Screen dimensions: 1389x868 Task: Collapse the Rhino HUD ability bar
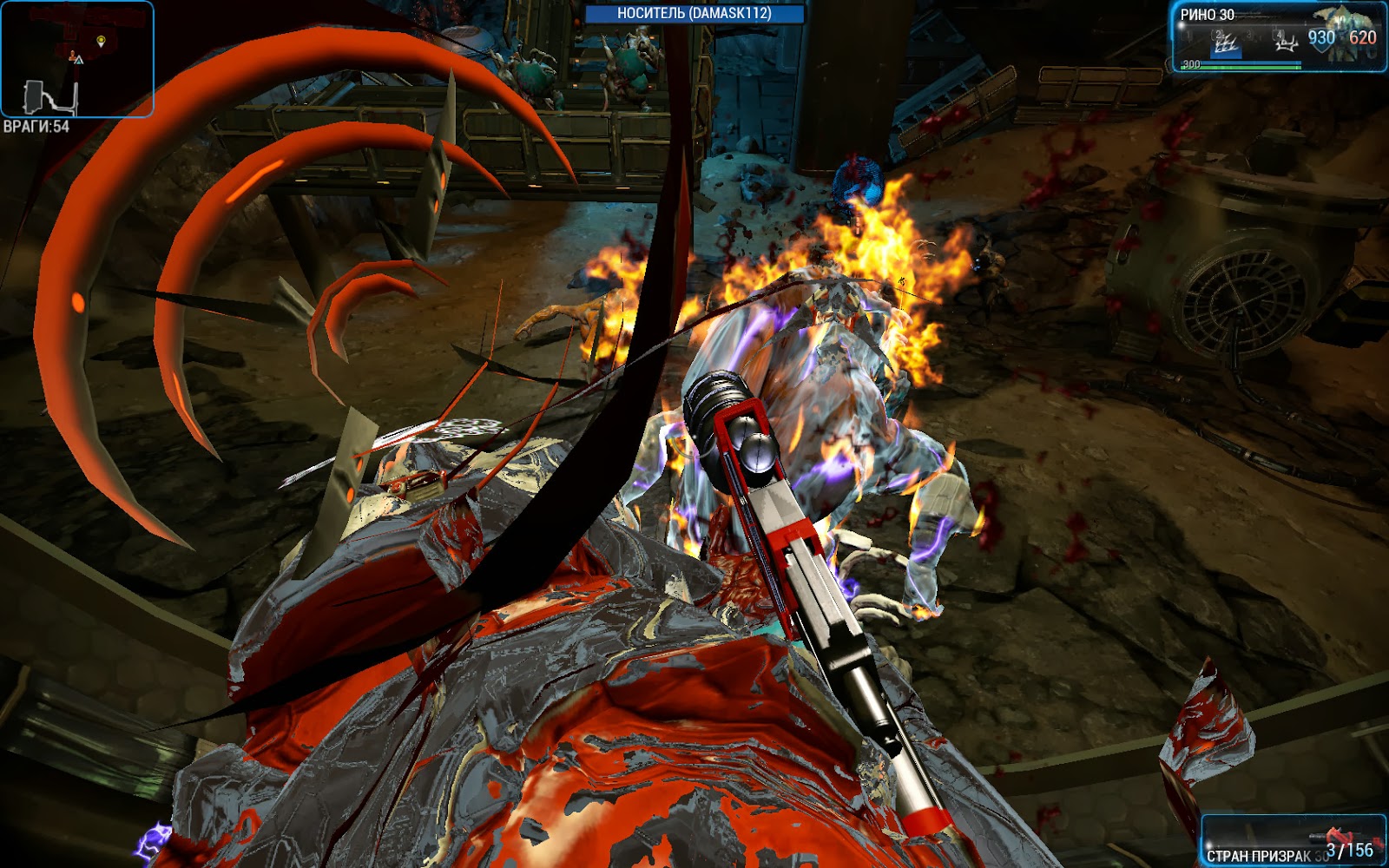tap(1241, 37)
